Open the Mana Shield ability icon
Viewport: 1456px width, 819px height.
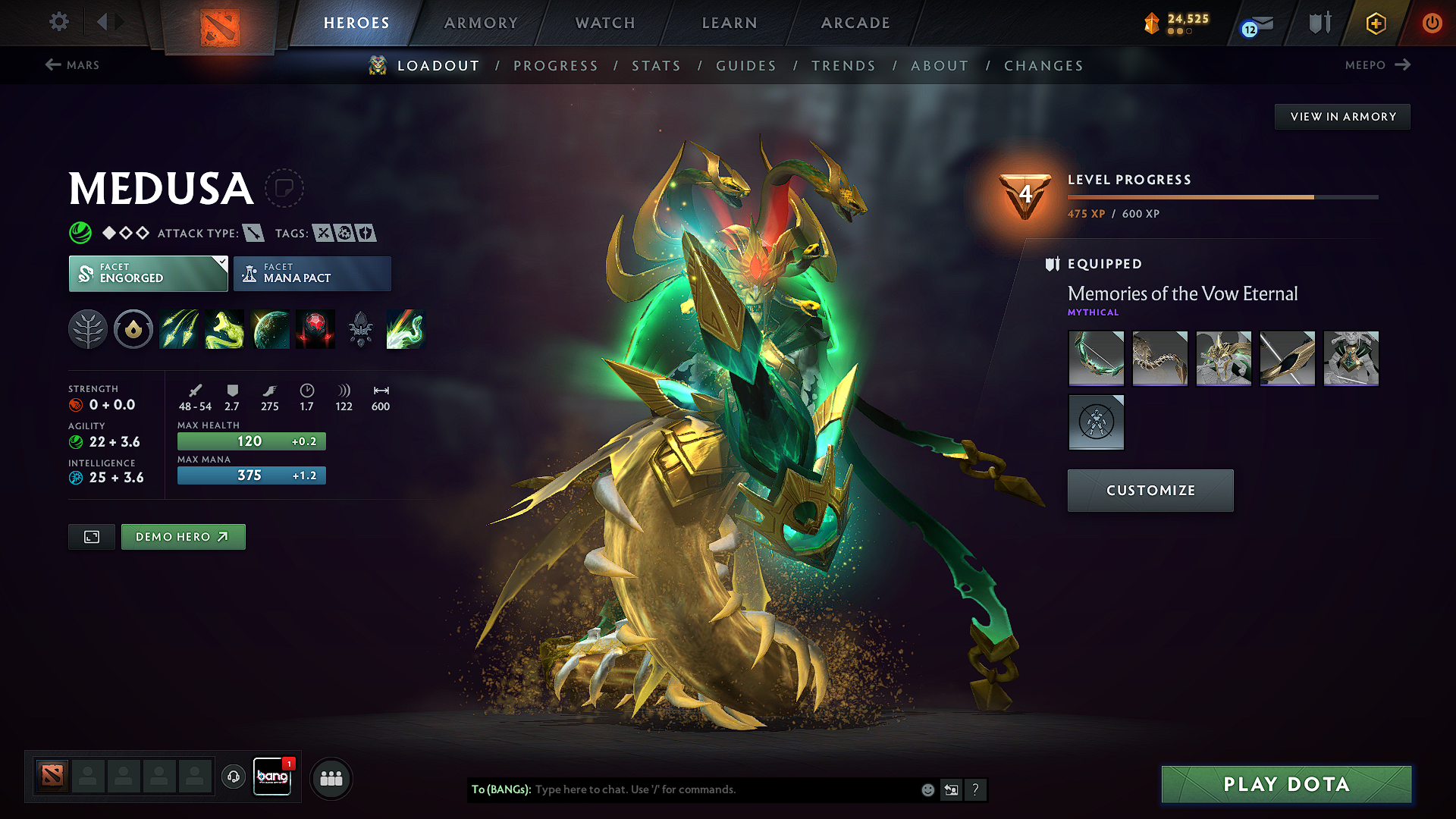pyautogui.click(x=271, y=329)
